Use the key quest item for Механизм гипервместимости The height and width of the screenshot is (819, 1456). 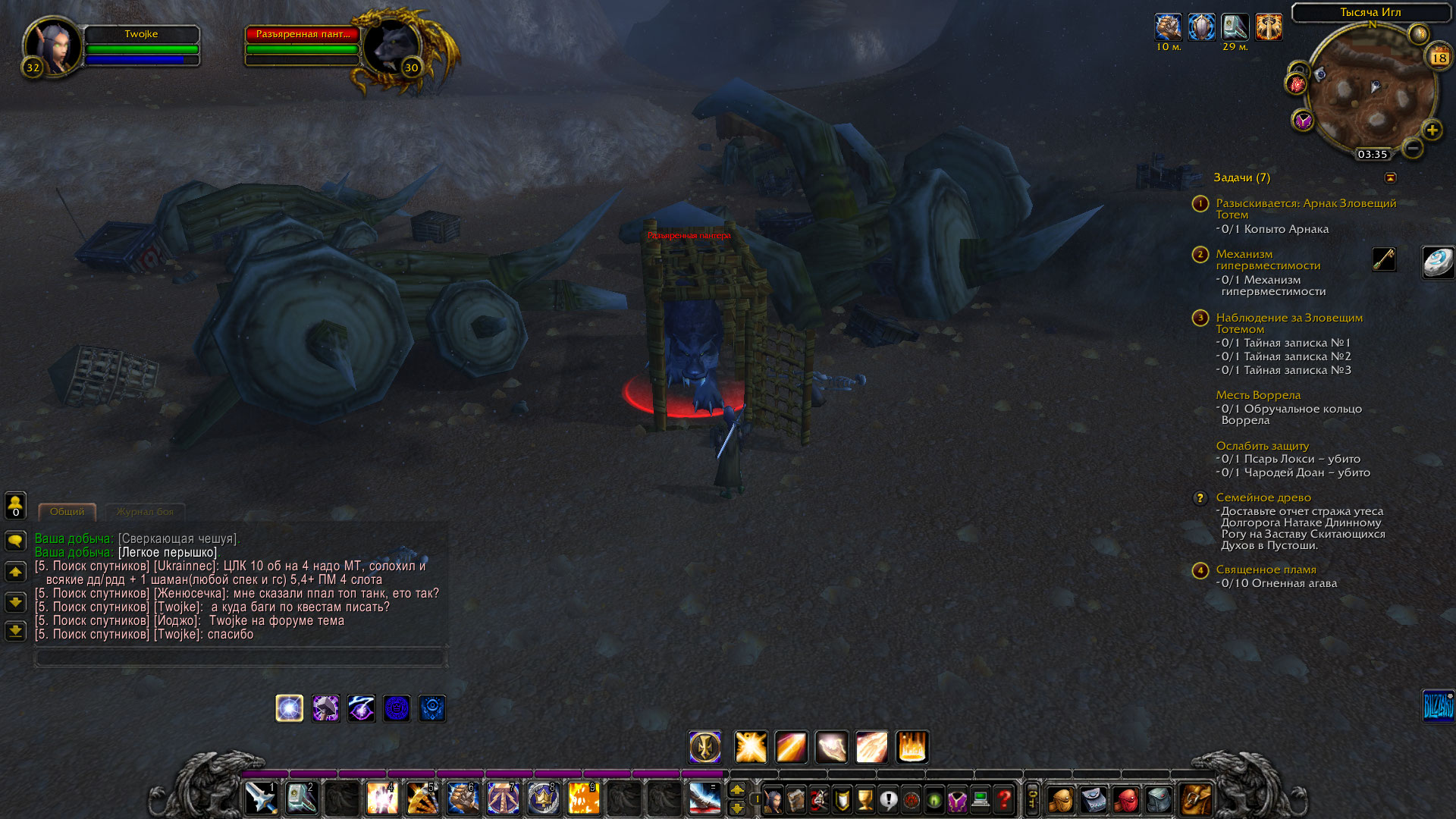1383,259
